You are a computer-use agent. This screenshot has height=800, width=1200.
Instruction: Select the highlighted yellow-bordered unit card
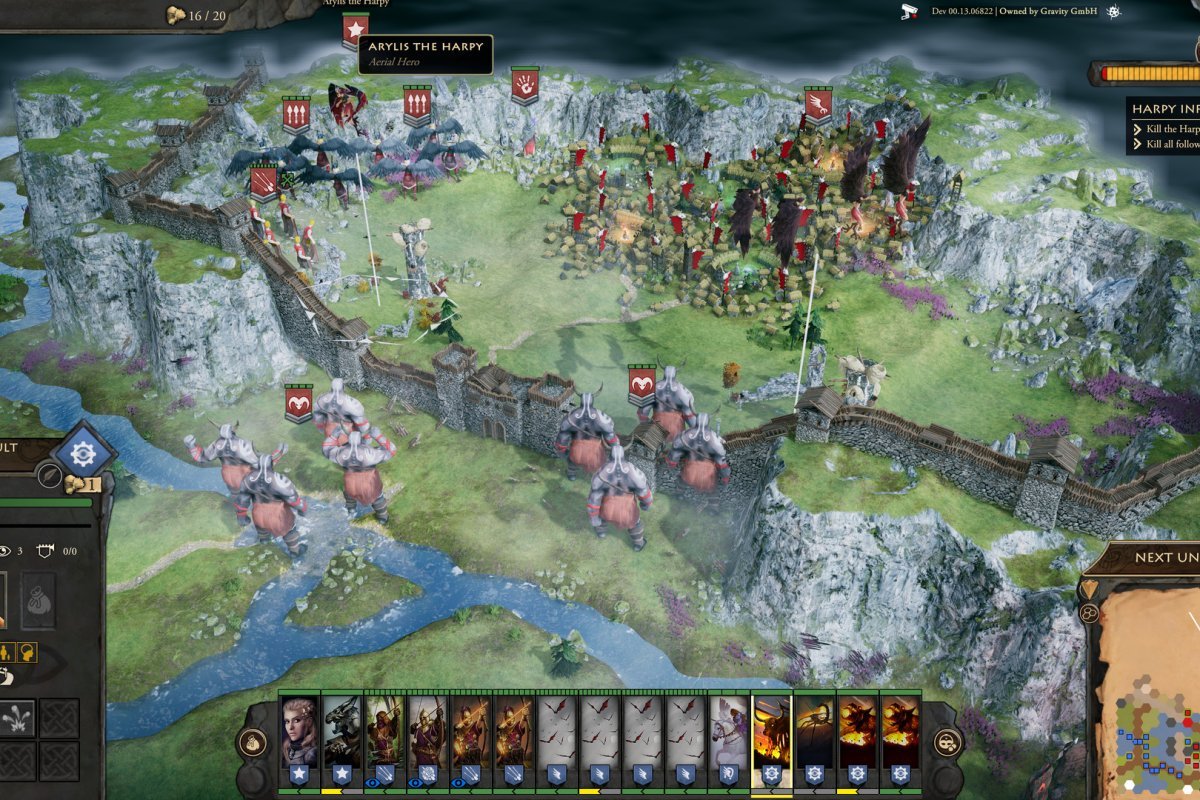click(771, 731)
